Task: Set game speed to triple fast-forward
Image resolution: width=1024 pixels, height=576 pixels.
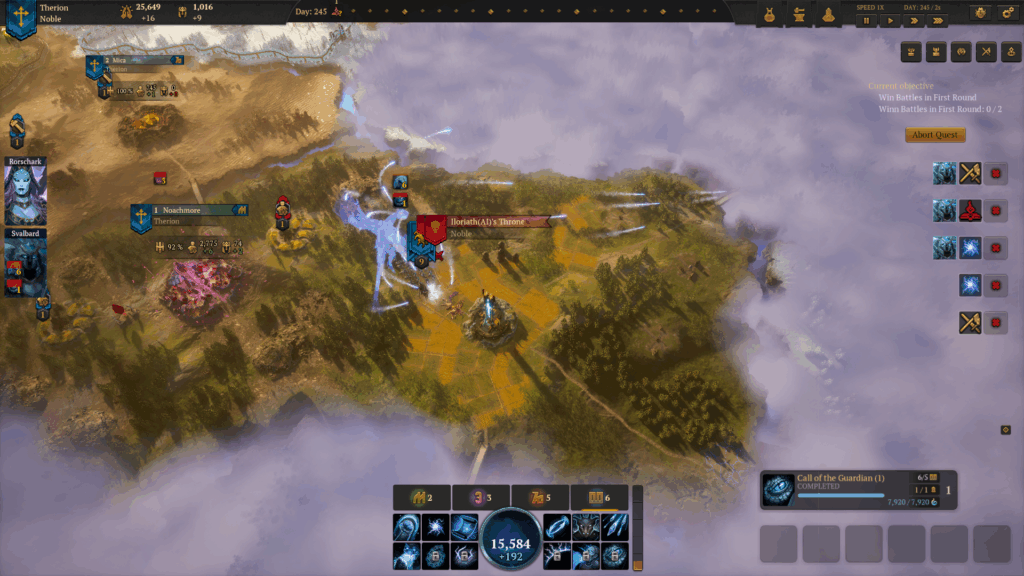Action: [x=938, y=20]
